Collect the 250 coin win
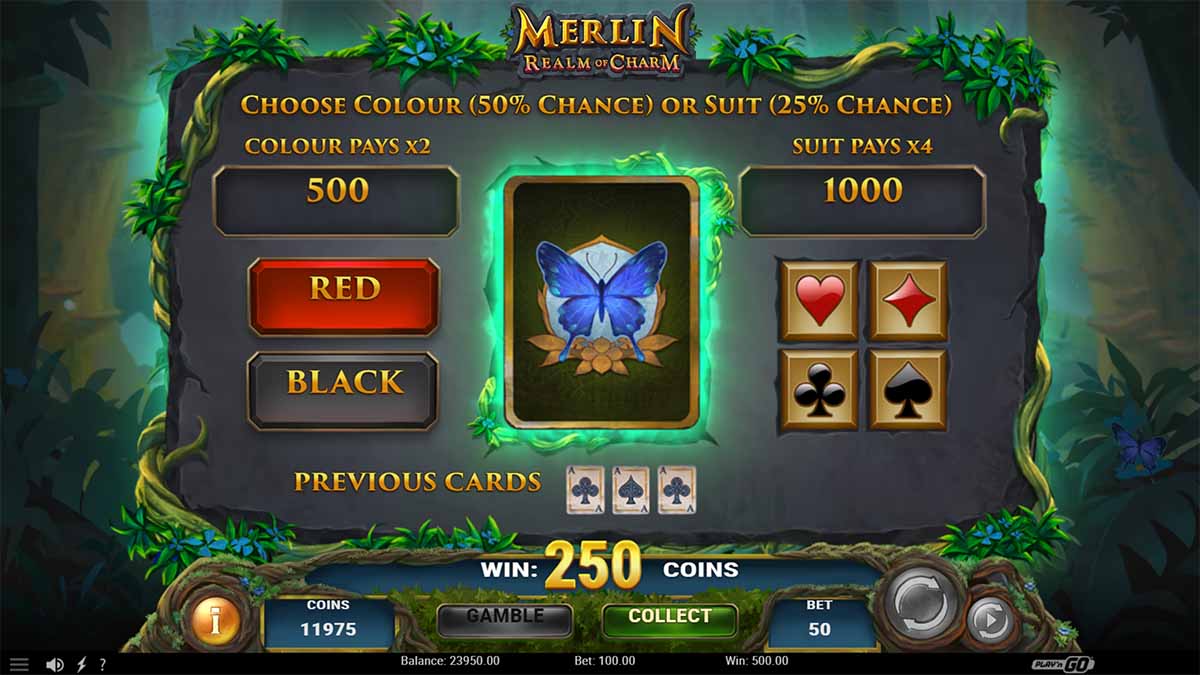1200x675 pixels. click(x=669, y=618)
